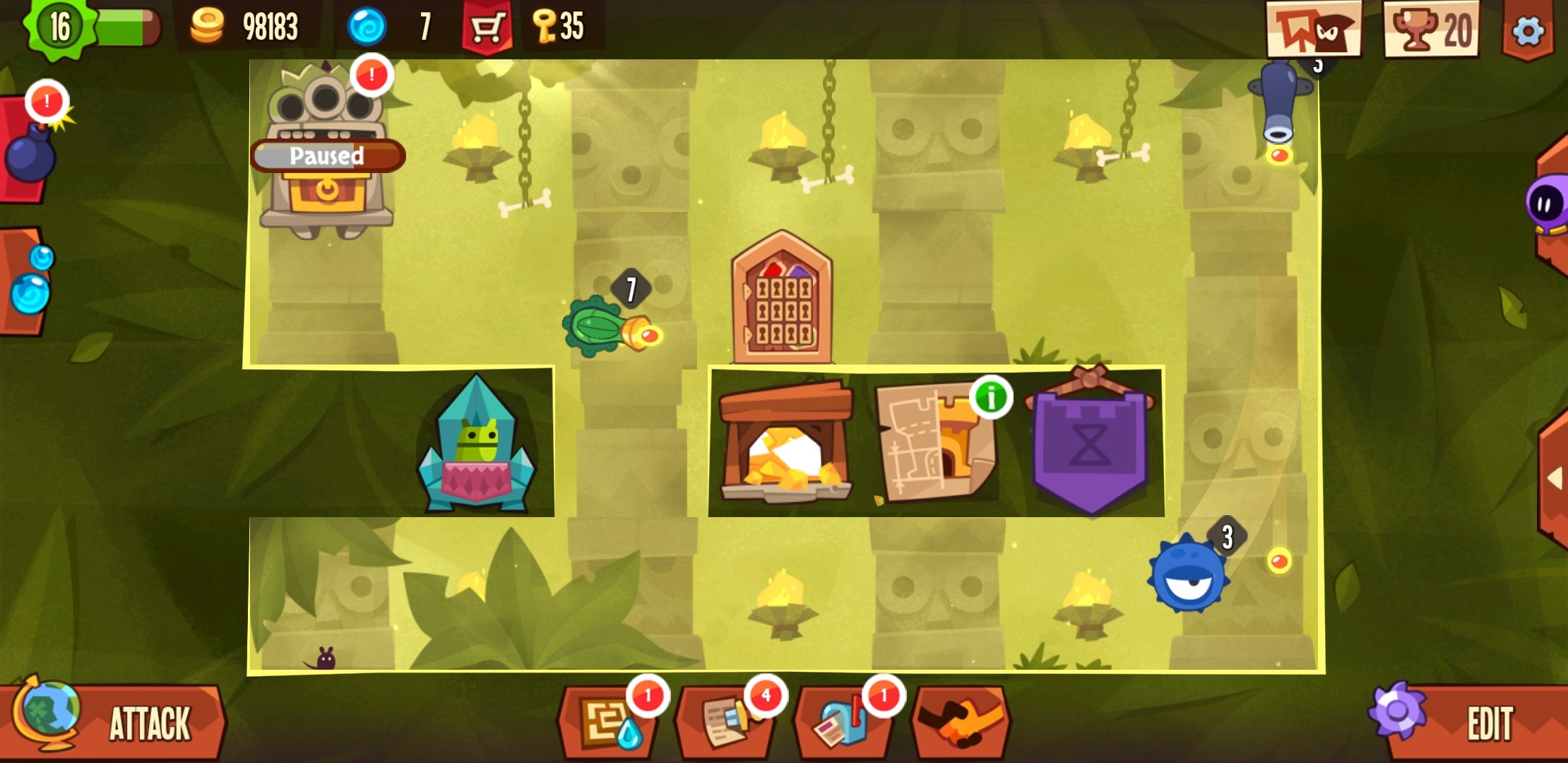The image size is (1568, 763).
Task: Select the throne crystal with green king
Action: (477, 445)
